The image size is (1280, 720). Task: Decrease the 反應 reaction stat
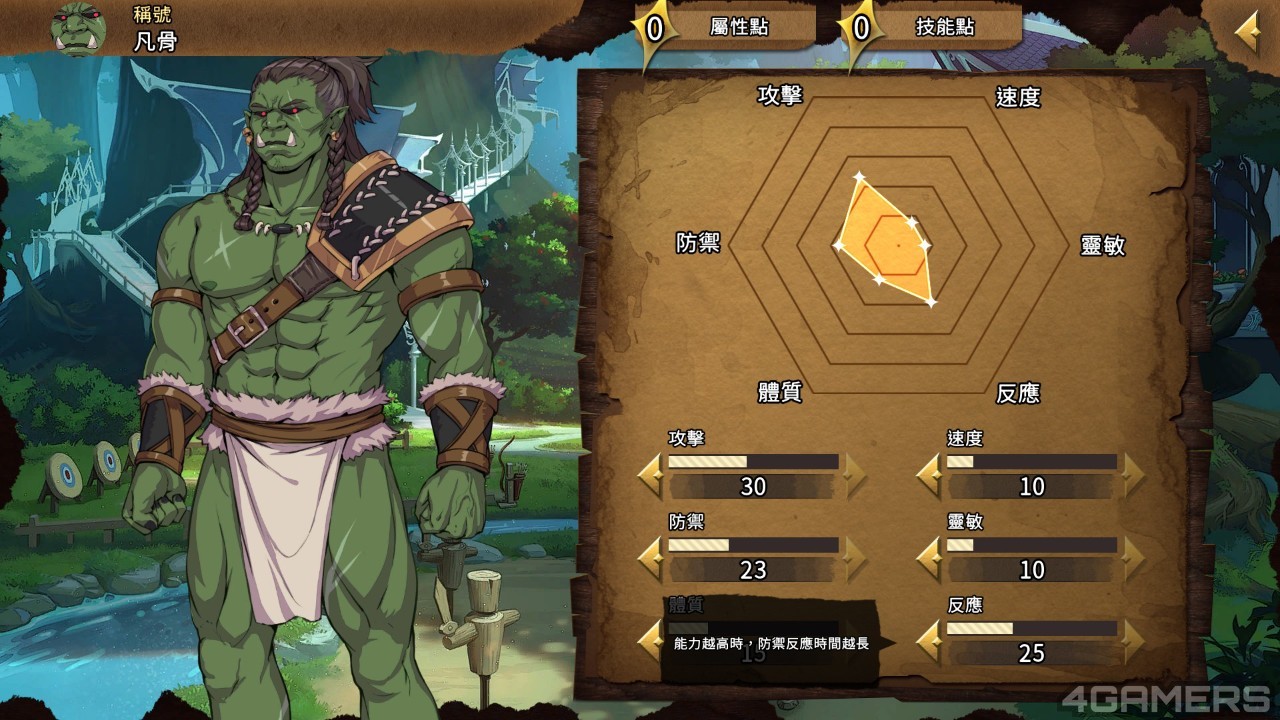[x=929, y=641]
